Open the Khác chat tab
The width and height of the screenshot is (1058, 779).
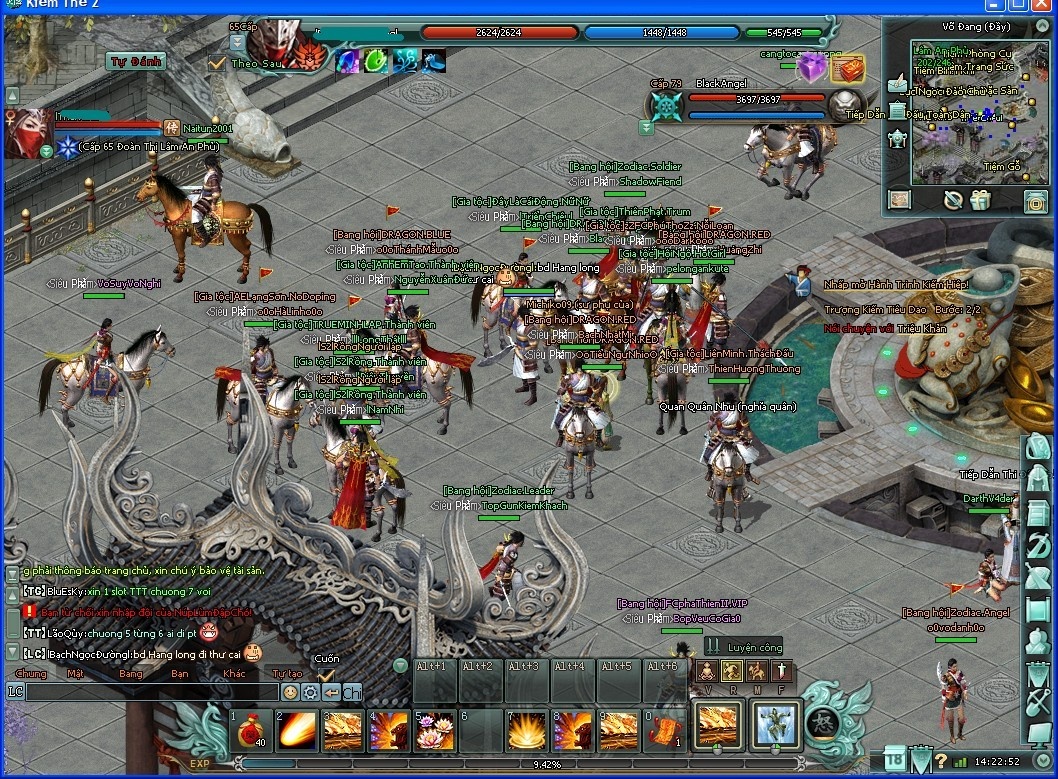234,673
